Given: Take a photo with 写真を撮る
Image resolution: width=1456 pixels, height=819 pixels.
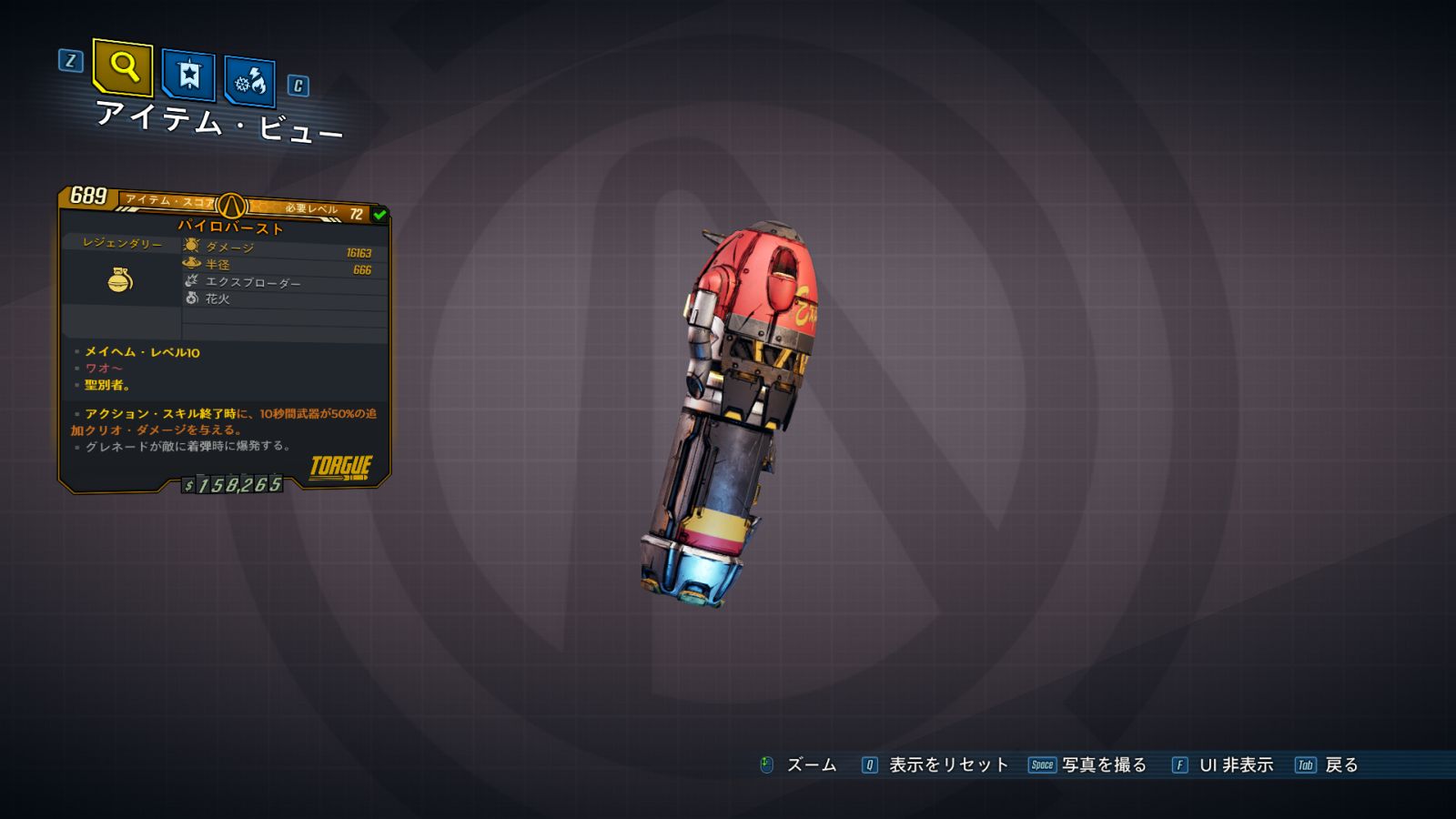Looking at the screenshot, I should click(x=1103, y=765).
